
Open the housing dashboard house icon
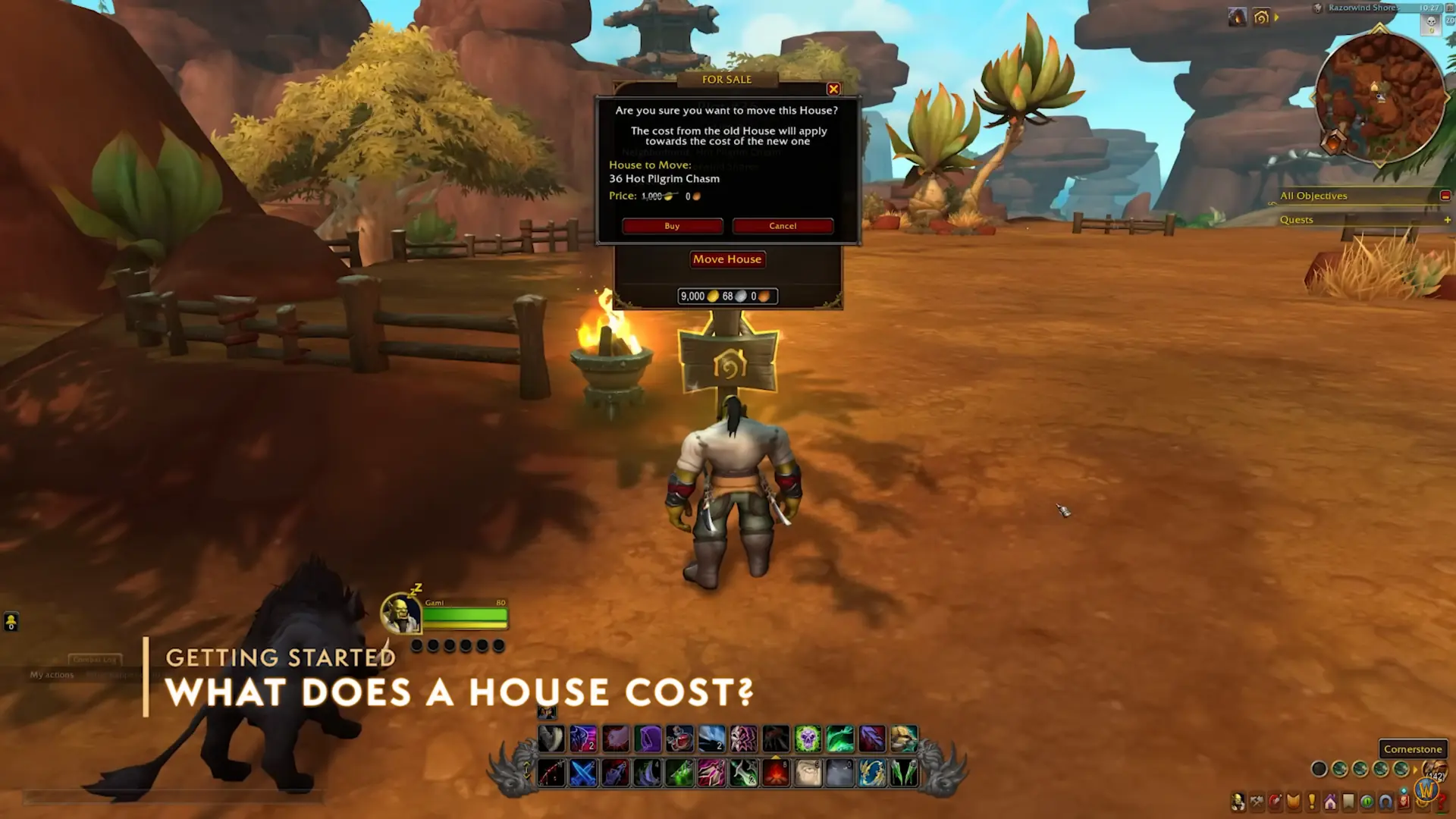coord(1330,802)
